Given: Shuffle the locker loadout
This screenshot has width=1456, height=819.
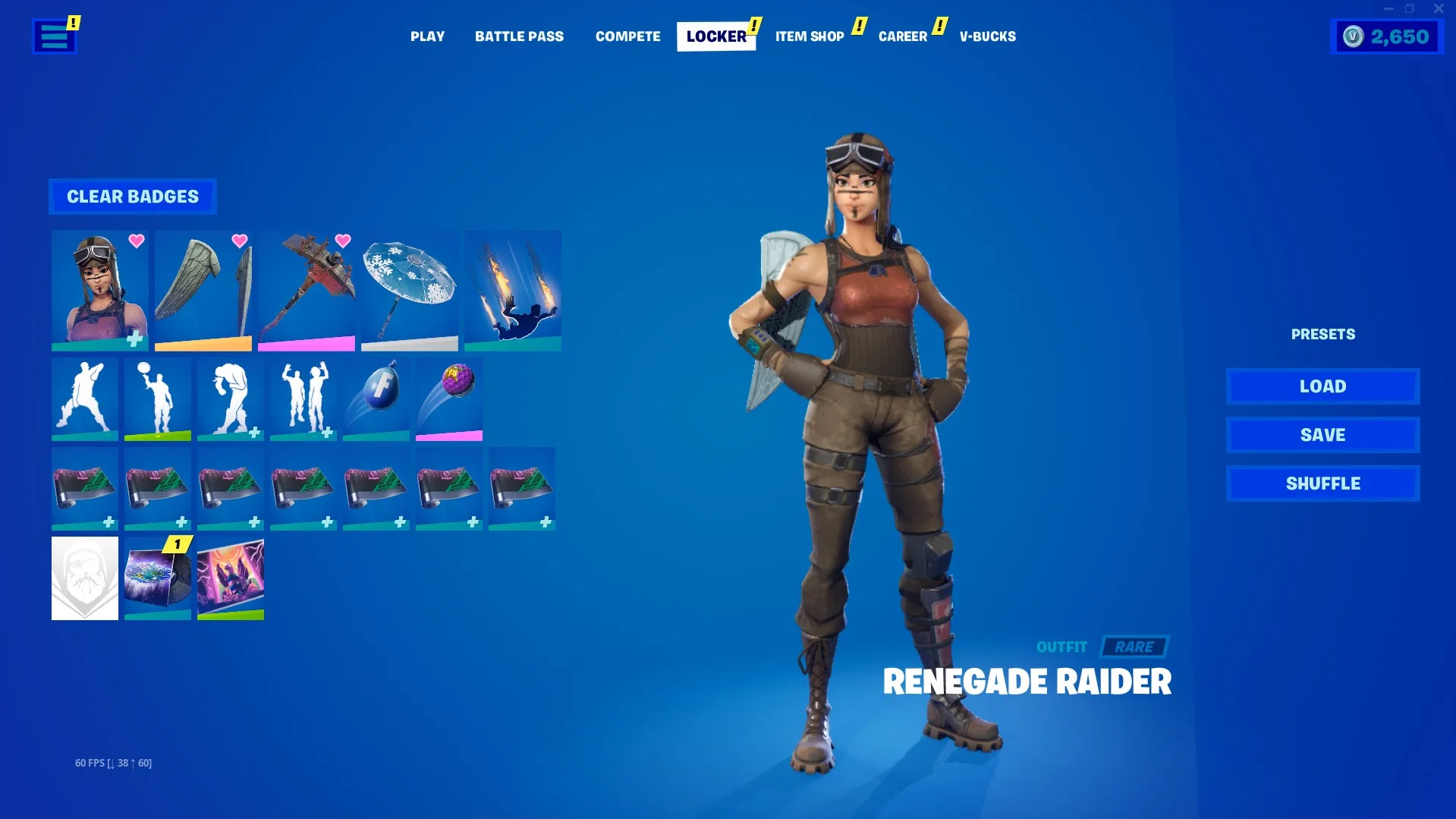Looking at the screenshot, I should (1322, 484).
